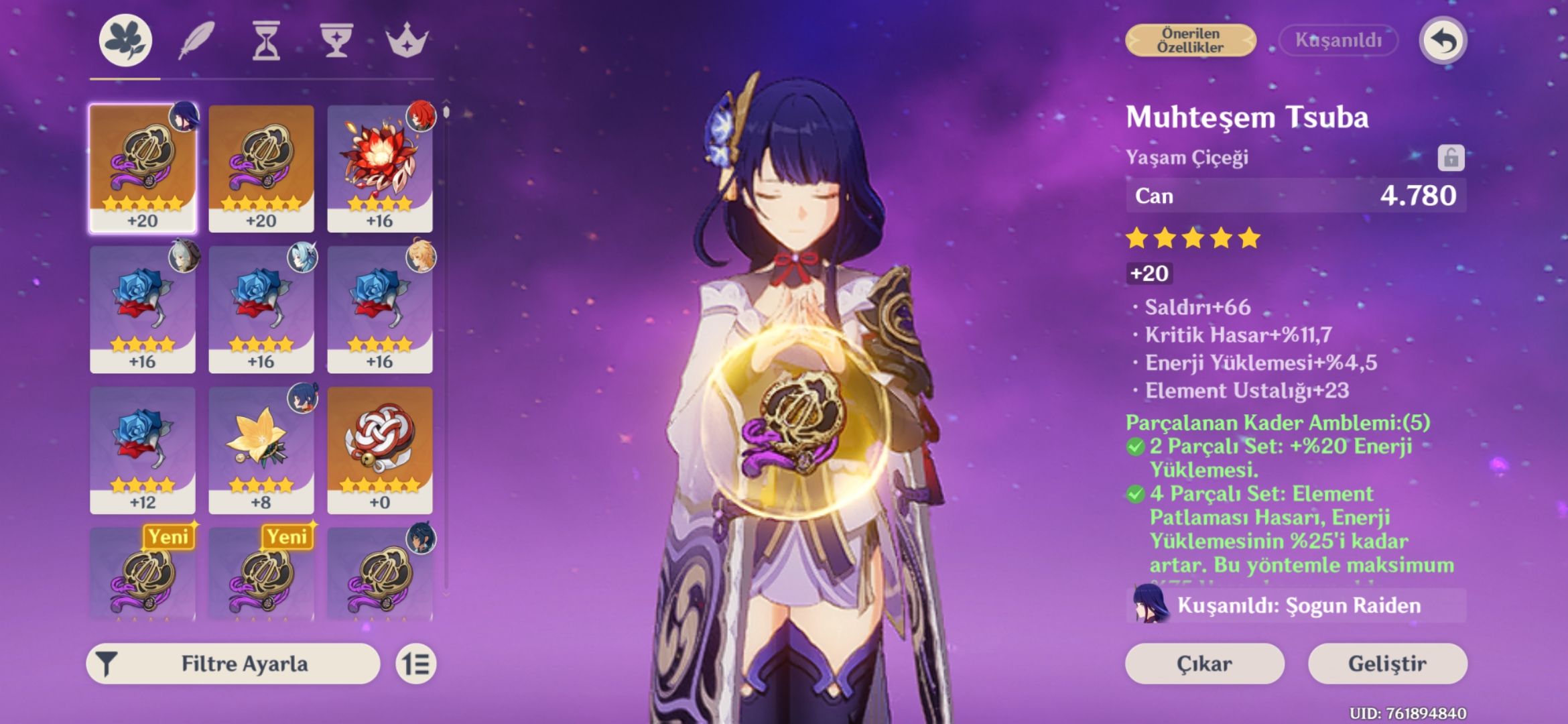Switch to the crown circlet tab
1568x724 pixels.
click(407, 41)
